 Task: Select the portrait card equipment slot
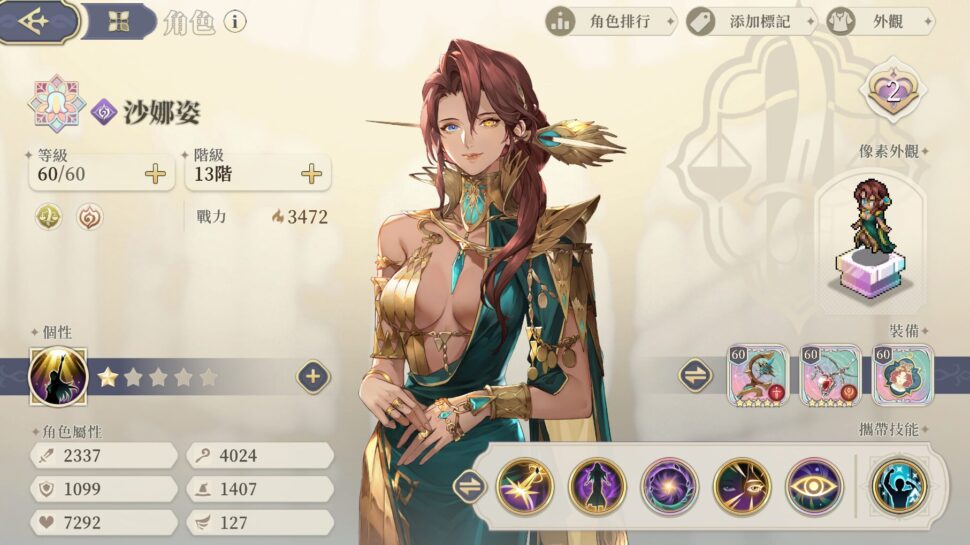903,375
